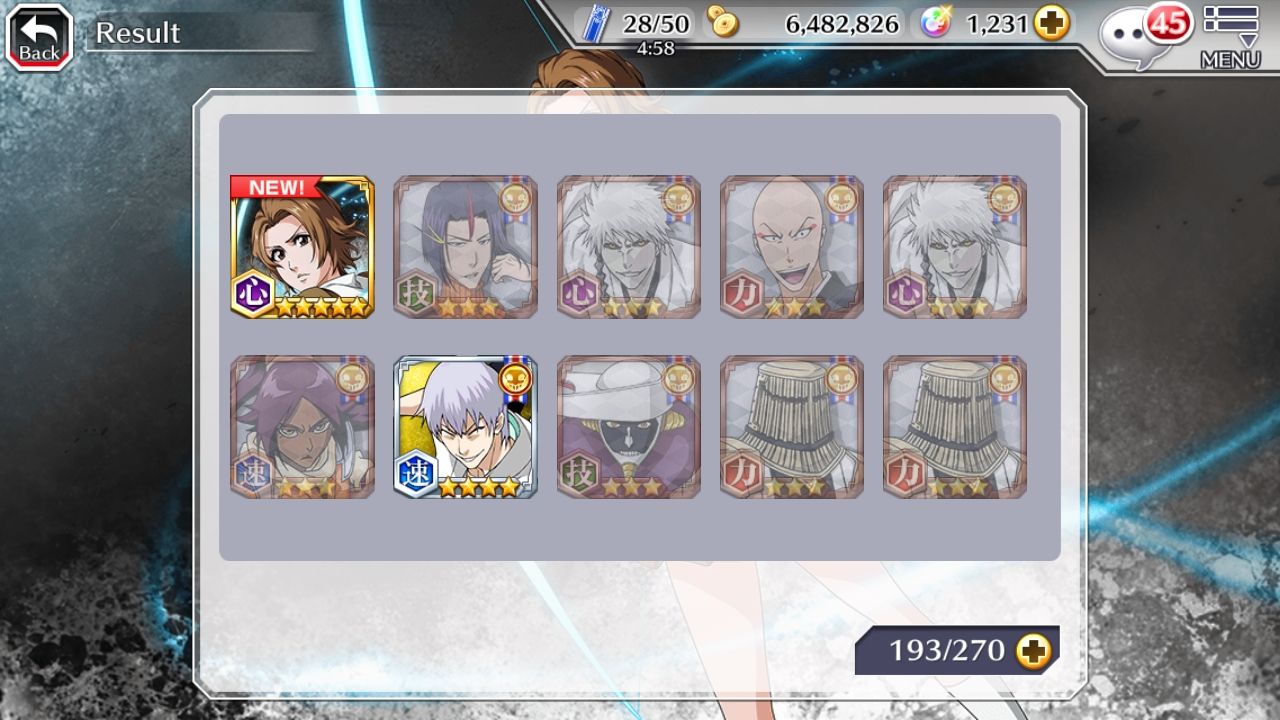This screenshot has height=720, width=1280.
Task: Tap the plus button beside the 1,231 orbs
Action: [x=1051, y=24]
